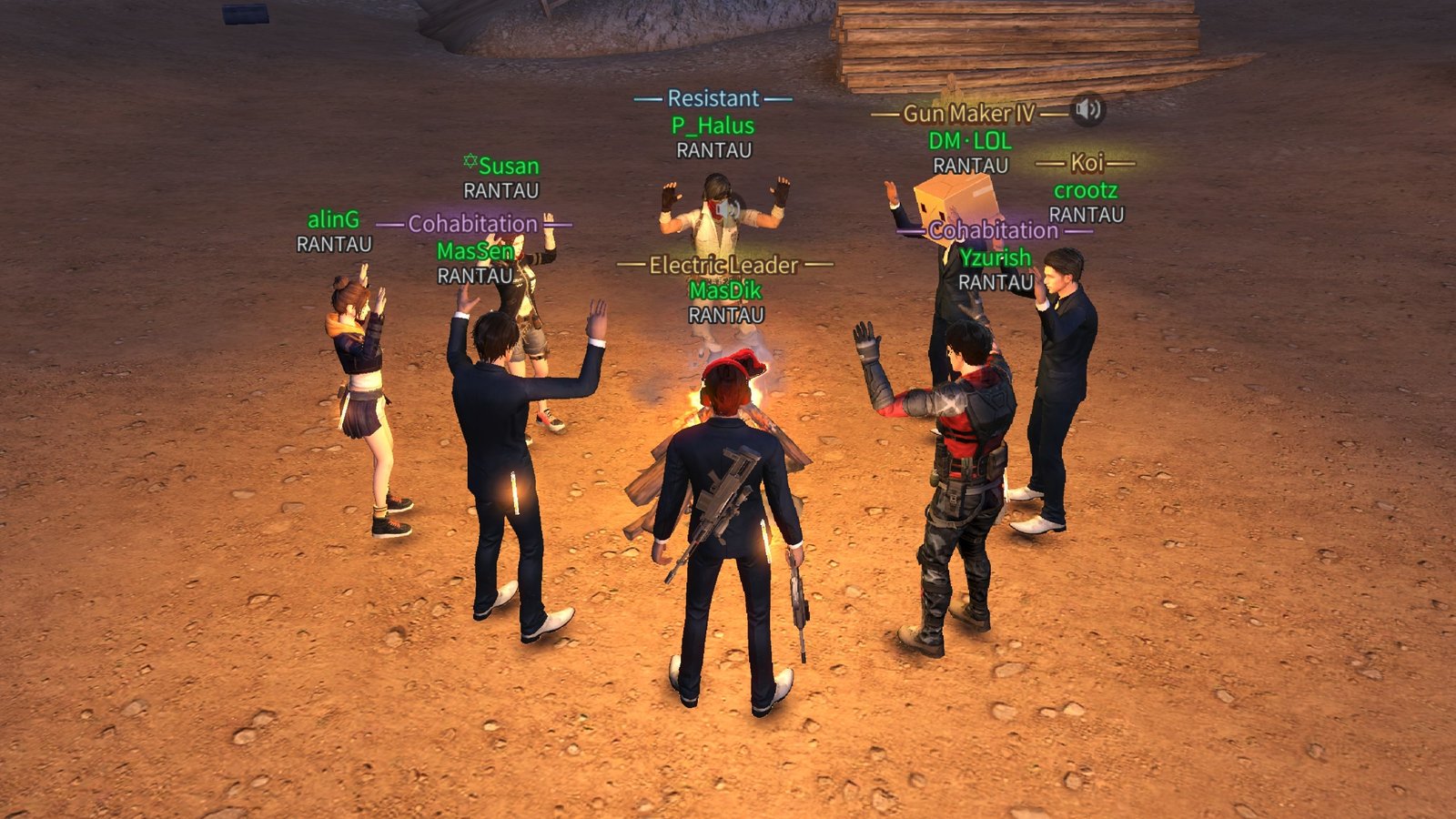
Task: Select the P_Halus player nameplate
Action: tap(713, 126)
